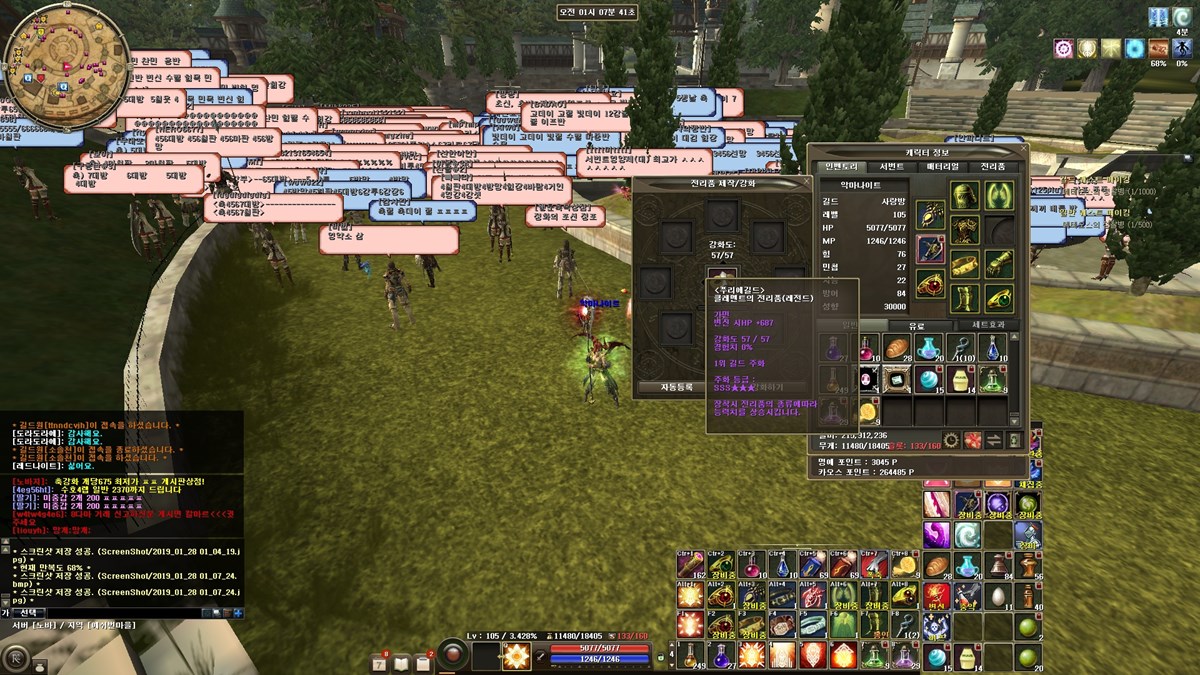Screen dimensions: 1200x675
Task: Use the yellow potion in hotbar slot 1
Action: [x=691, y=655]
